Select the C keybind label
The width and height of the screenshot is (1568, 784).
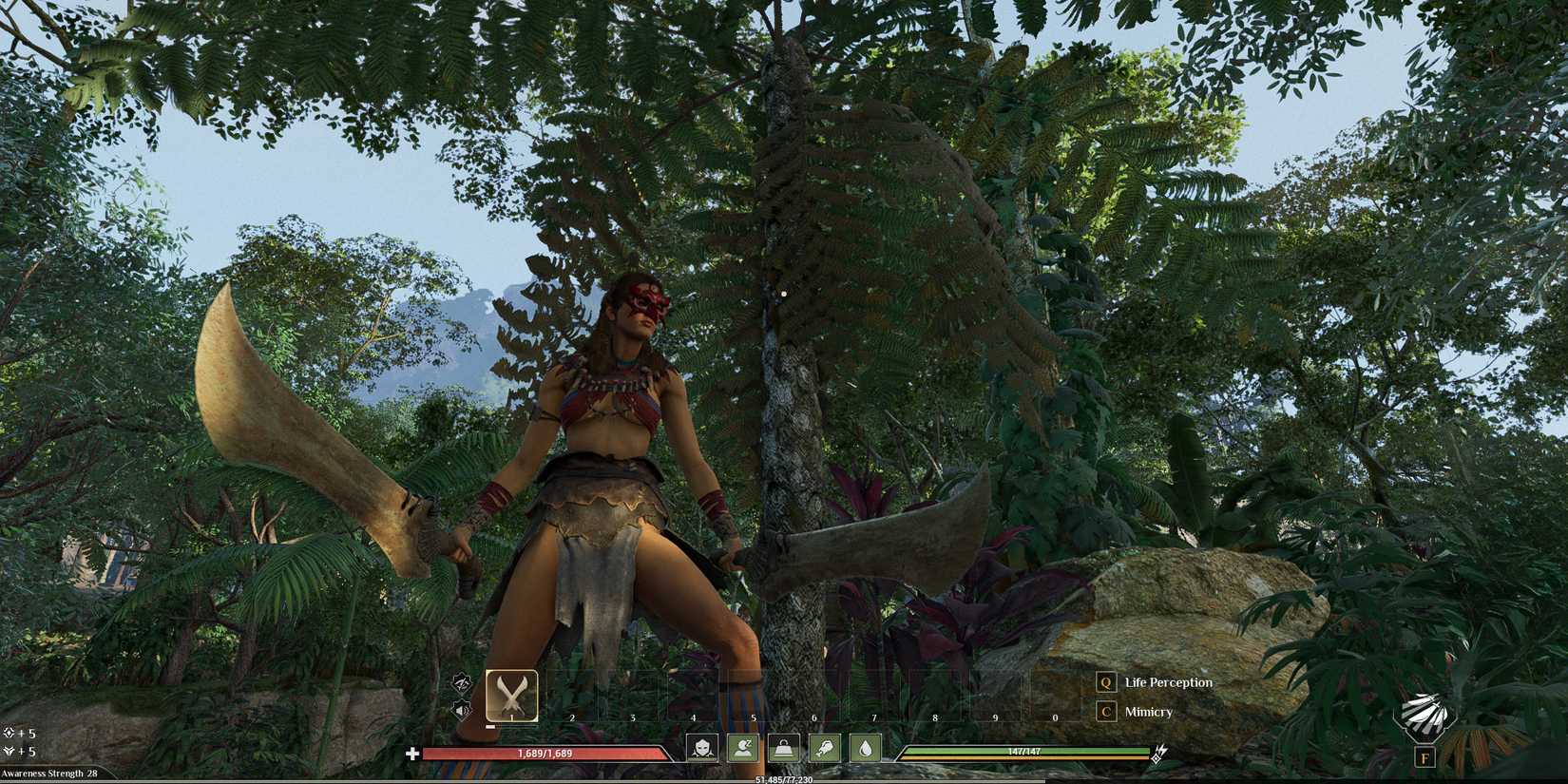(x=1104, y=712)
